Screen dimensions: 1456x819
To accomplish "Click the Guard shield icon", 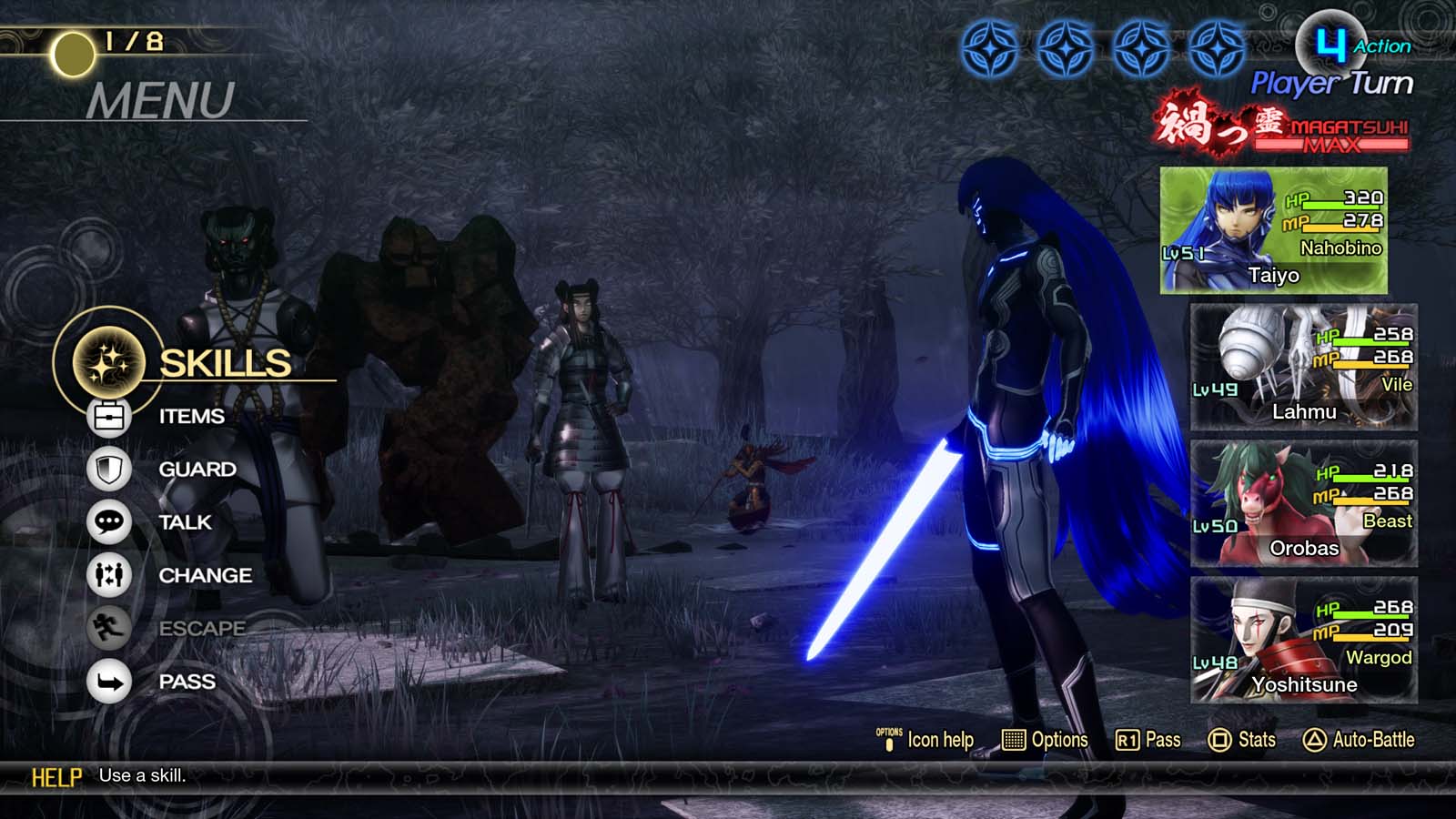I will (x=108, y=469).
